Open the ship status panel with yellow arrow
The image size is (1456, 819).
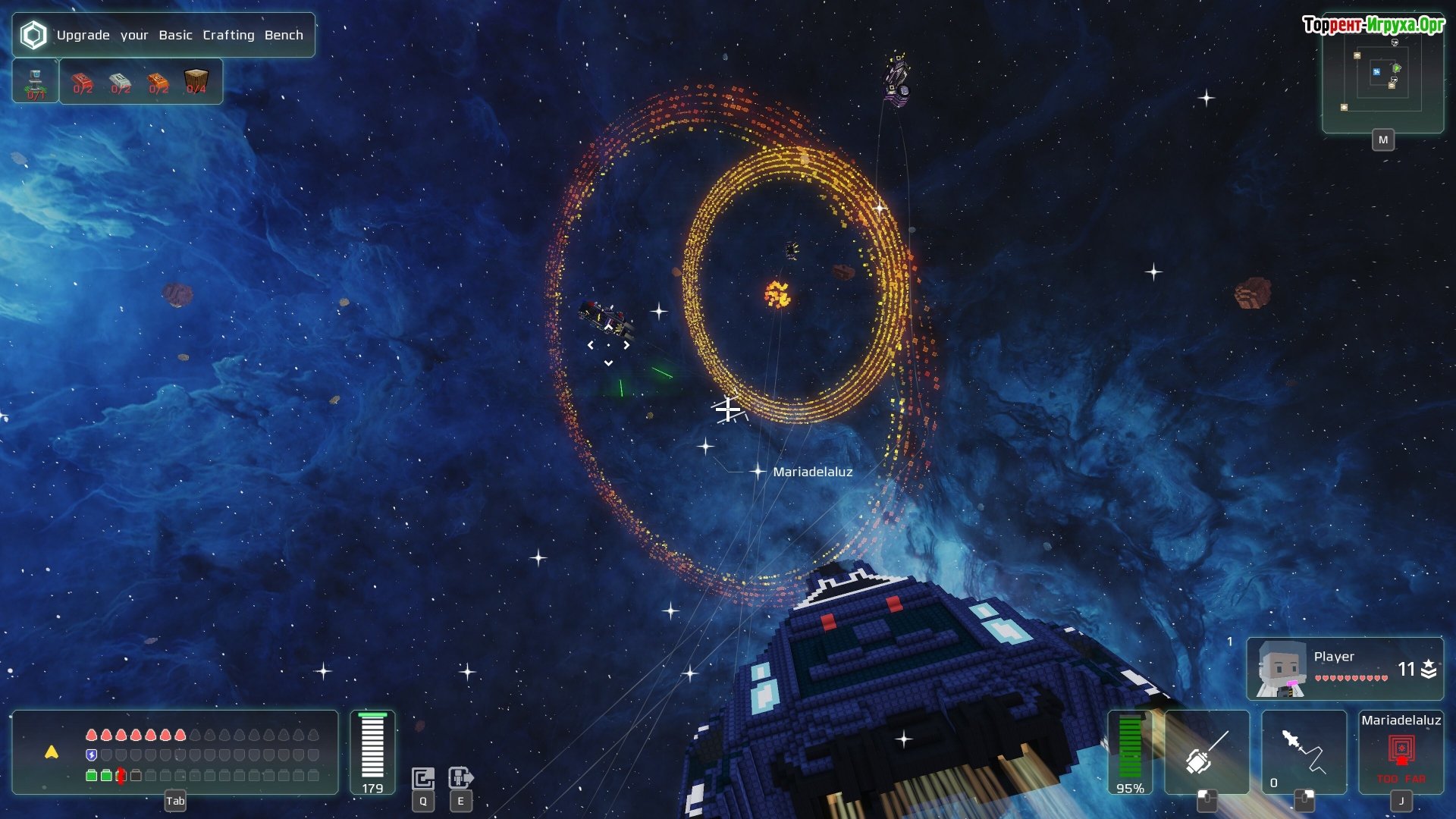[174, 752]
